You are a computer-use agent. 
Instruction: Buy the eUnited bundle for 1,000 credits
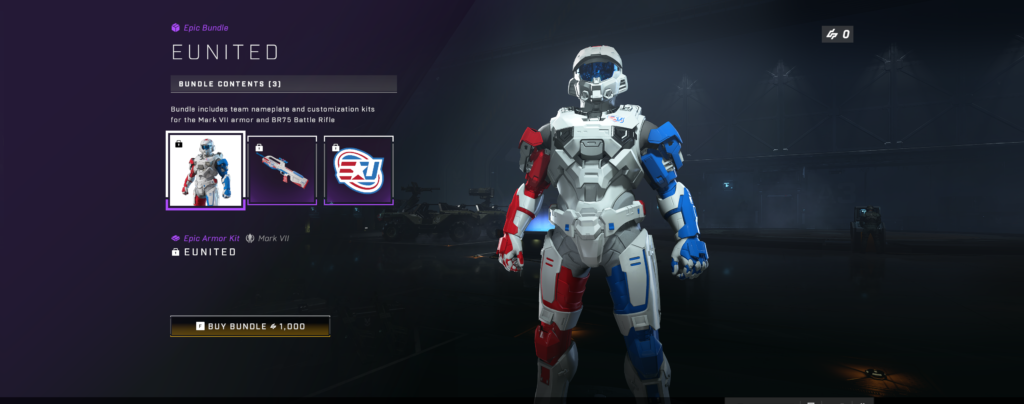[x=250, y=326]
